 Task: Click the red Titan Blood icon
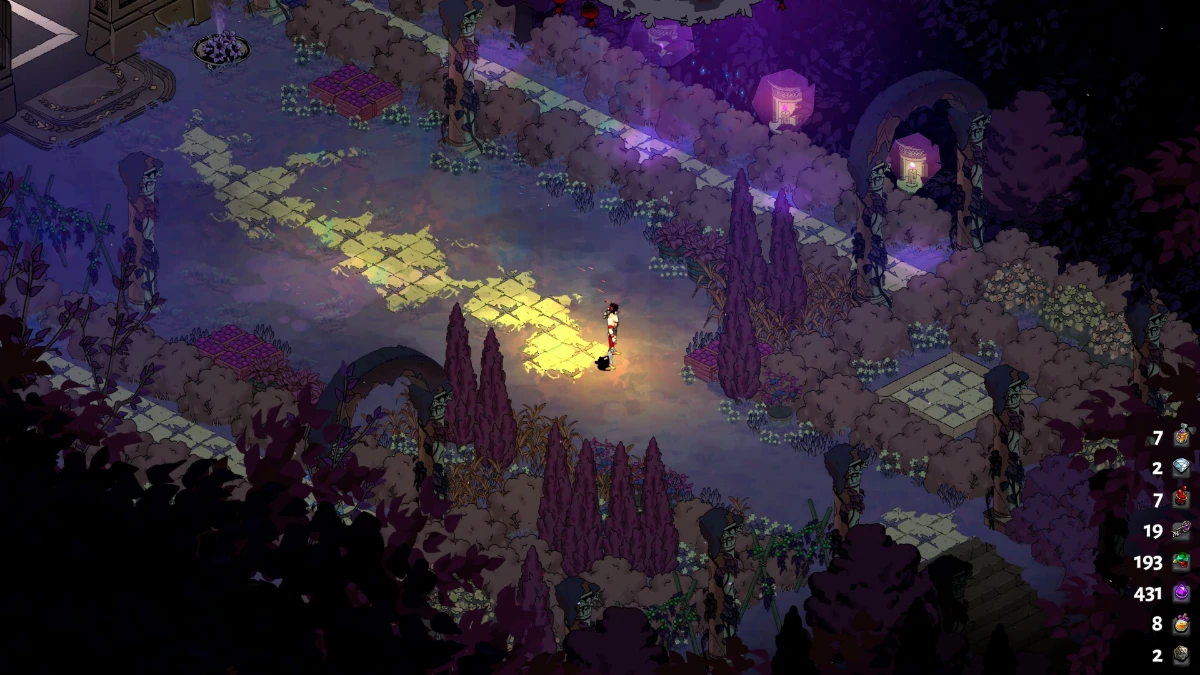[1182, 499]
